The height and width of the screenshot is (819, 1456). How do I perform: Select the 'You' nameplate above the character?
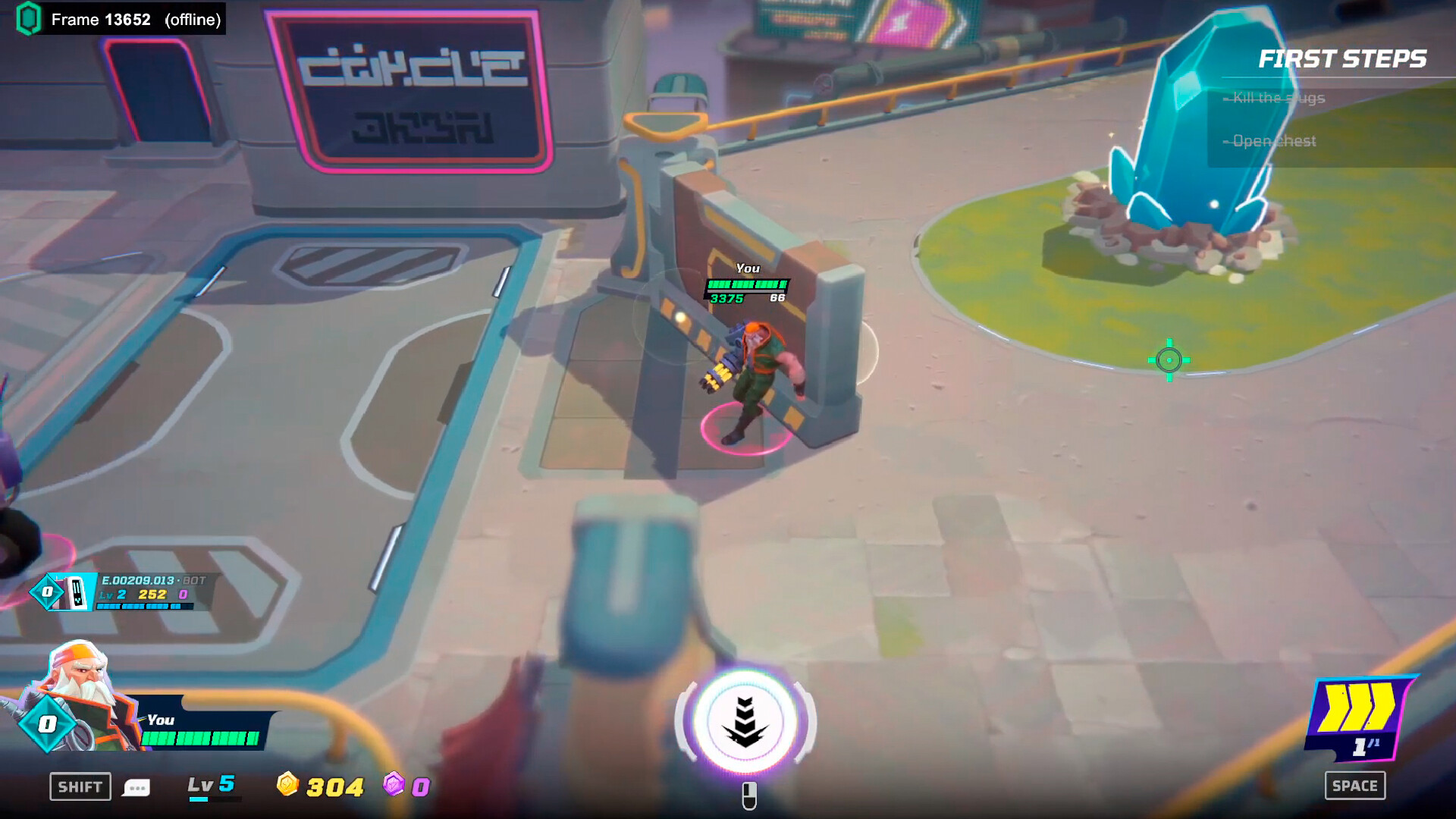(747, 268)
